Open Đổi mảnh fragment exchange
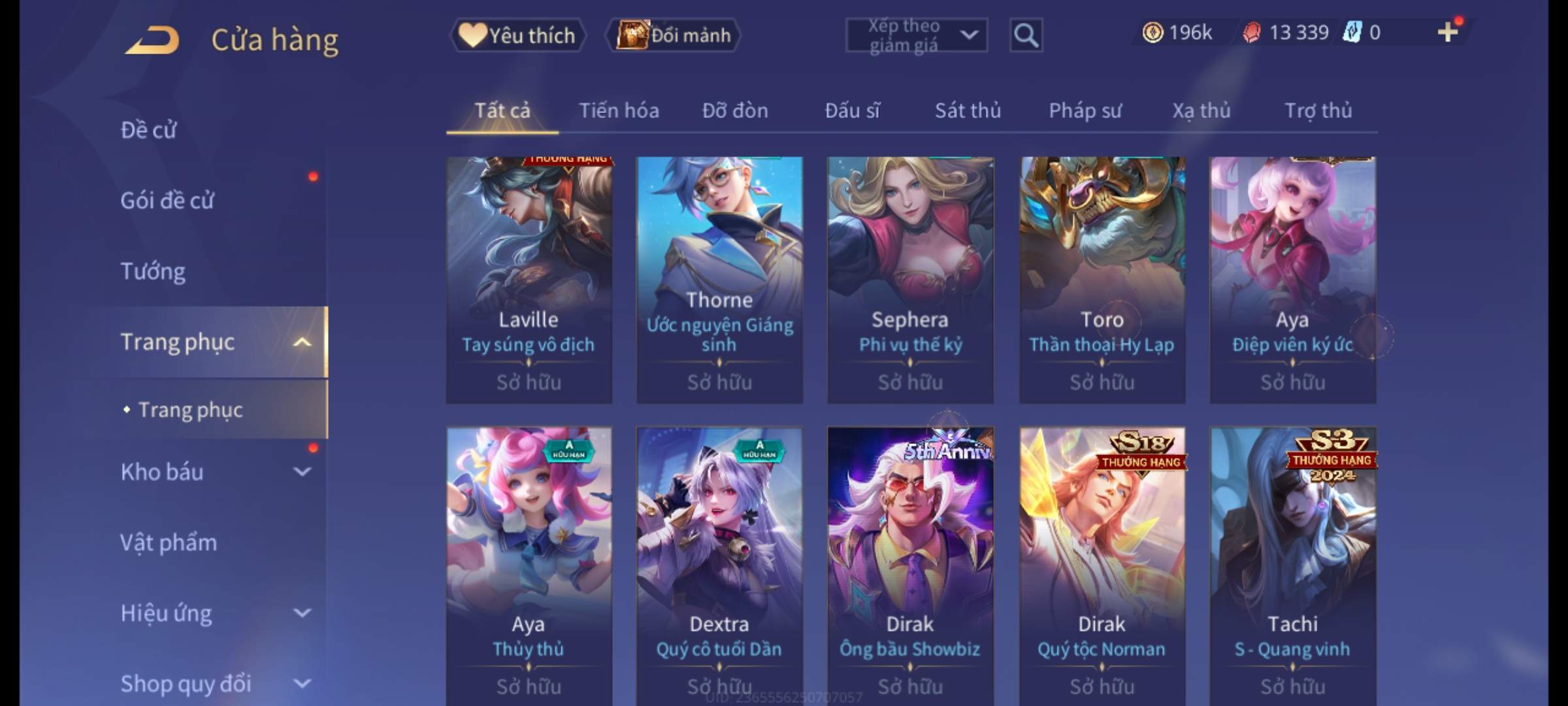The height and width of the screenshot is (706, 1568). 674,35
